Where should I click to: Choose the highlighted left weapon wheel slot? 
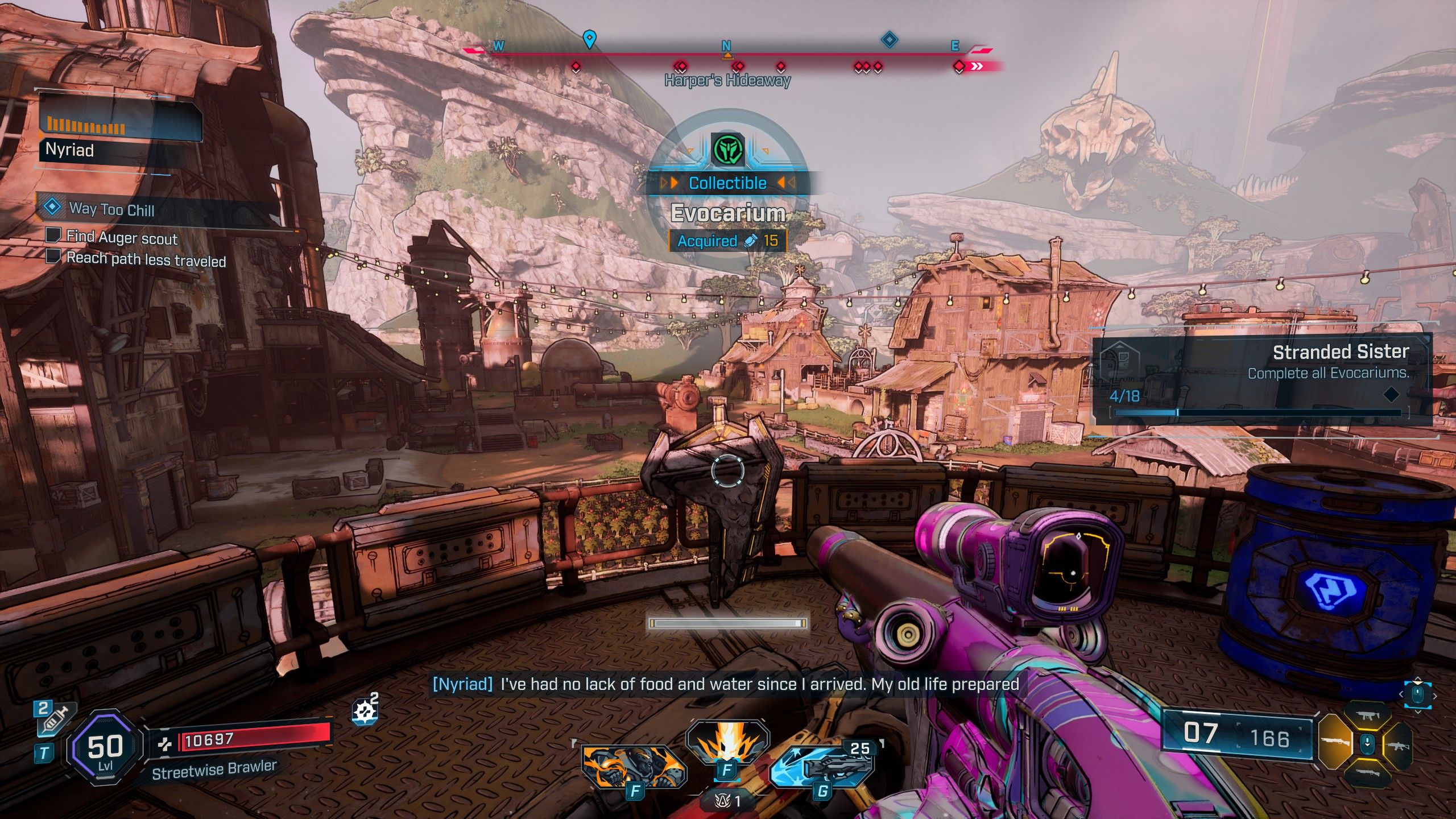click(1334, 742)
